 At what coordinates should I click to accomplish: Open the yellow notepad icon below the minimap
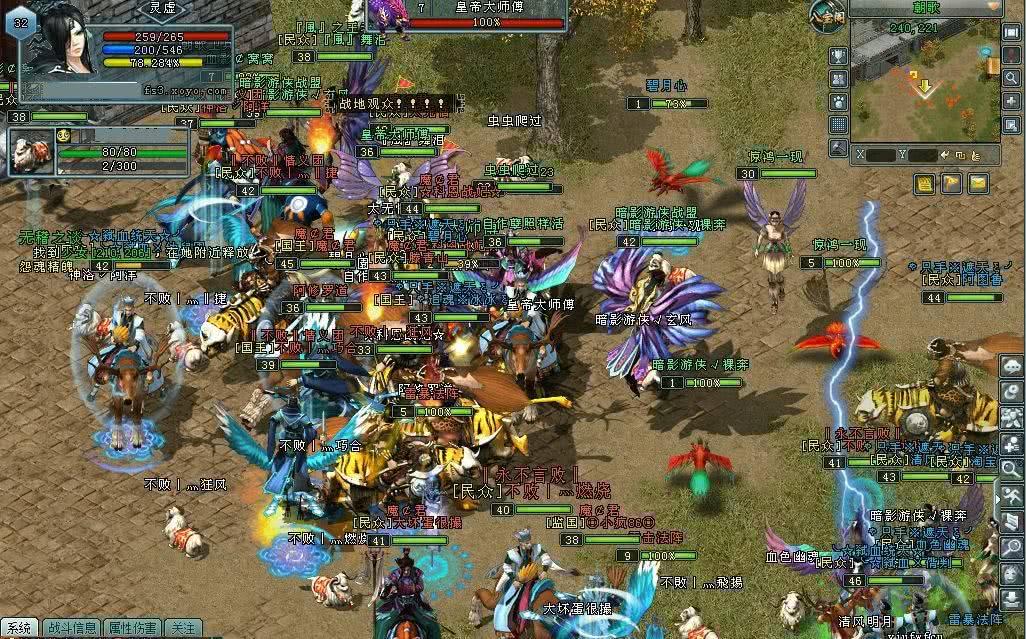(x=925, y=183)
